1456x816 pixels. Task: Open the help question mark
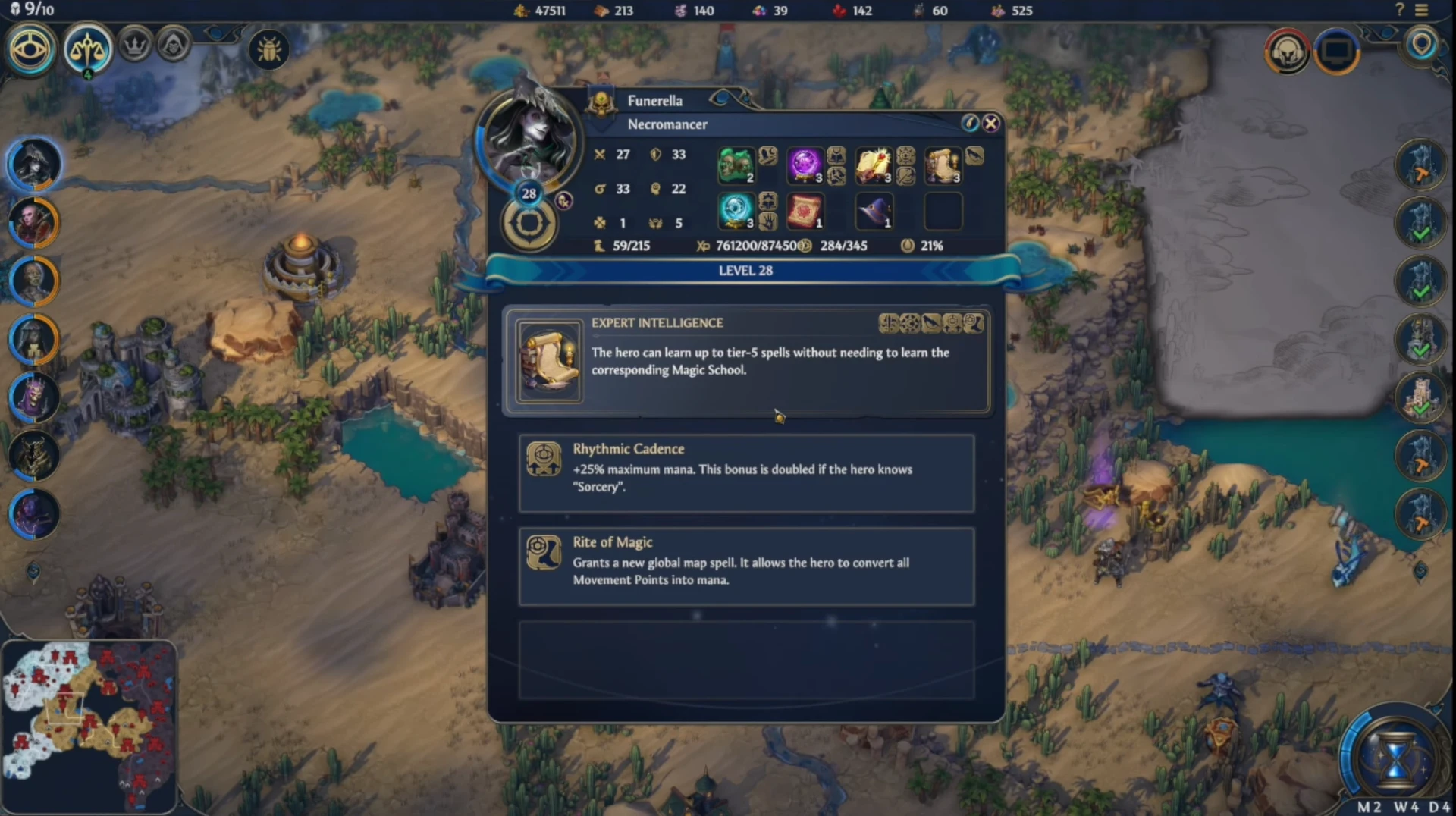(1400, 11)
